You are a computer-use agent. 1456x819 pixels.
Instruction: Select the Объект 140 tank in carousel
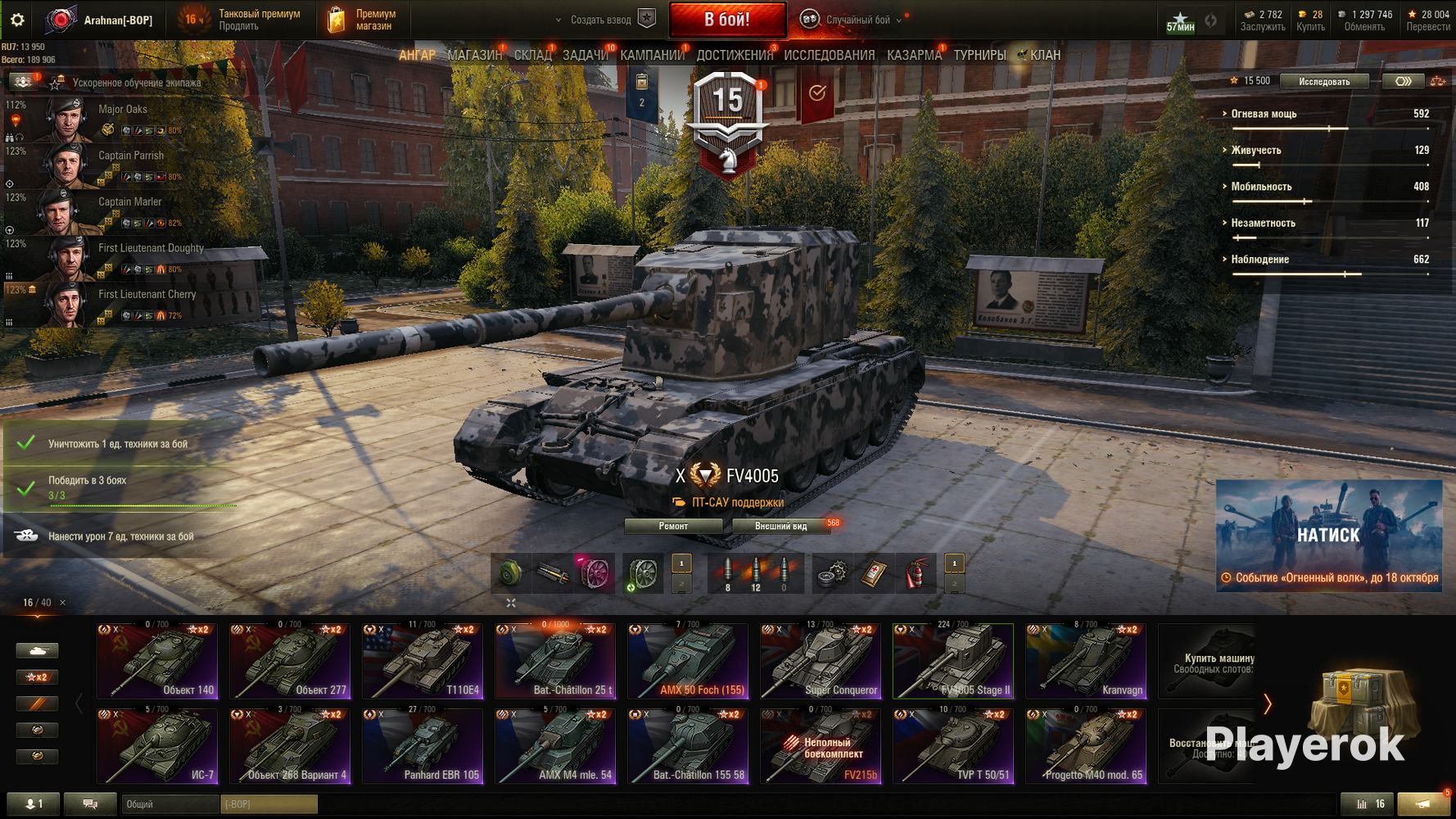(157, 661)
